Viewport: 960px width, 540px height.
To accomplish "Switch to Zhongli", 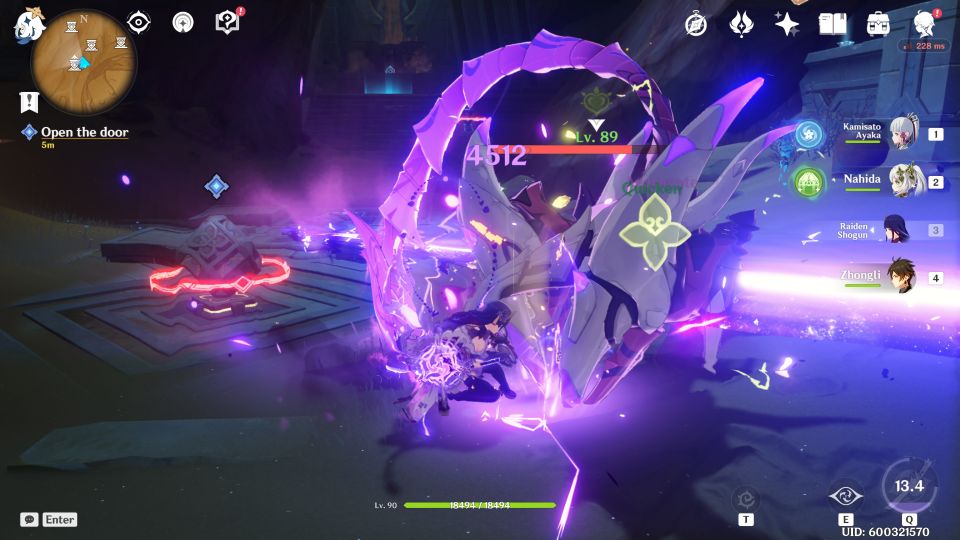I will (902, 277).
